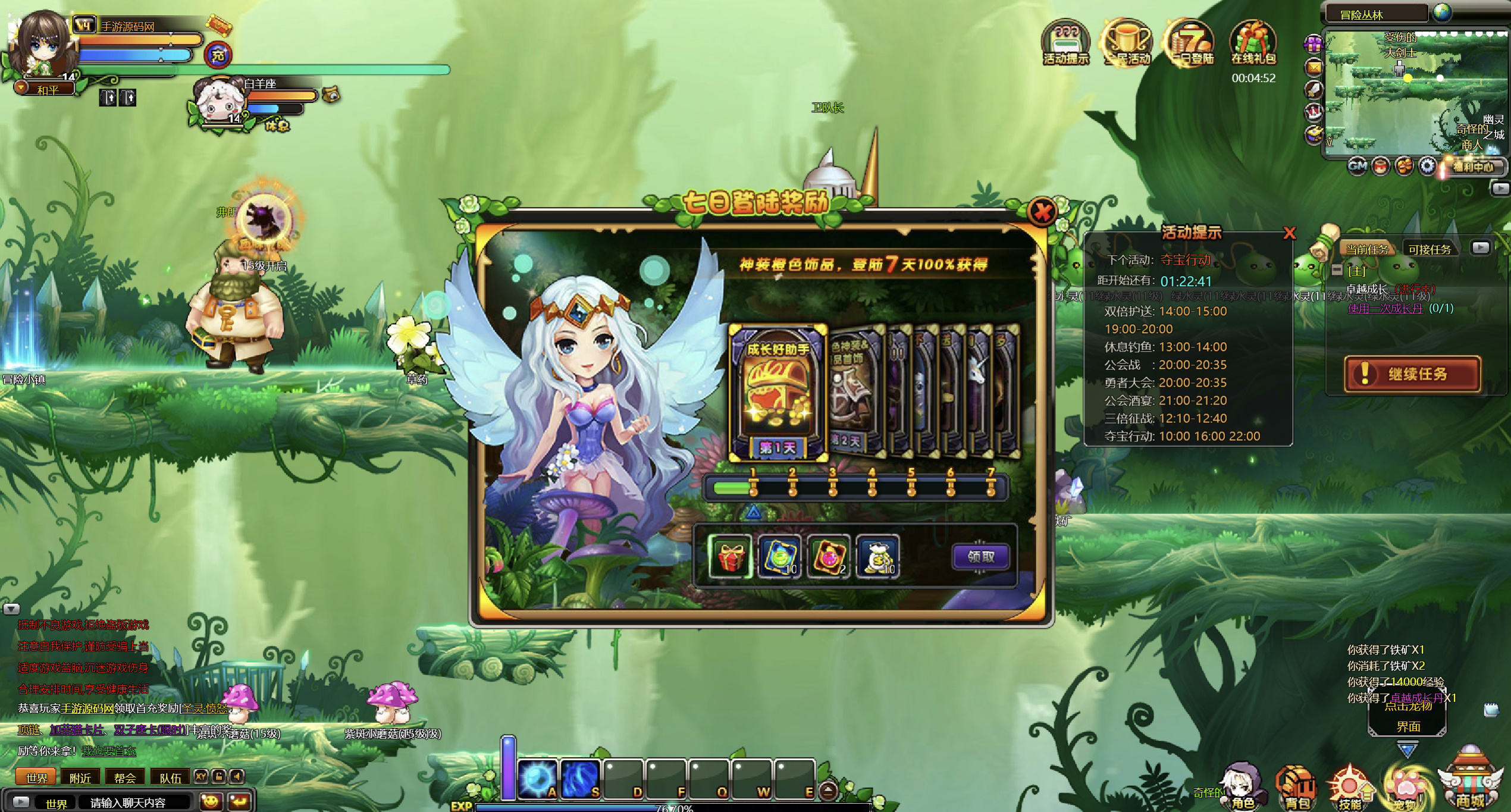Continue the quest with 继续任务
This screenshot has width=1511, height=812.
pos(1412,374)
